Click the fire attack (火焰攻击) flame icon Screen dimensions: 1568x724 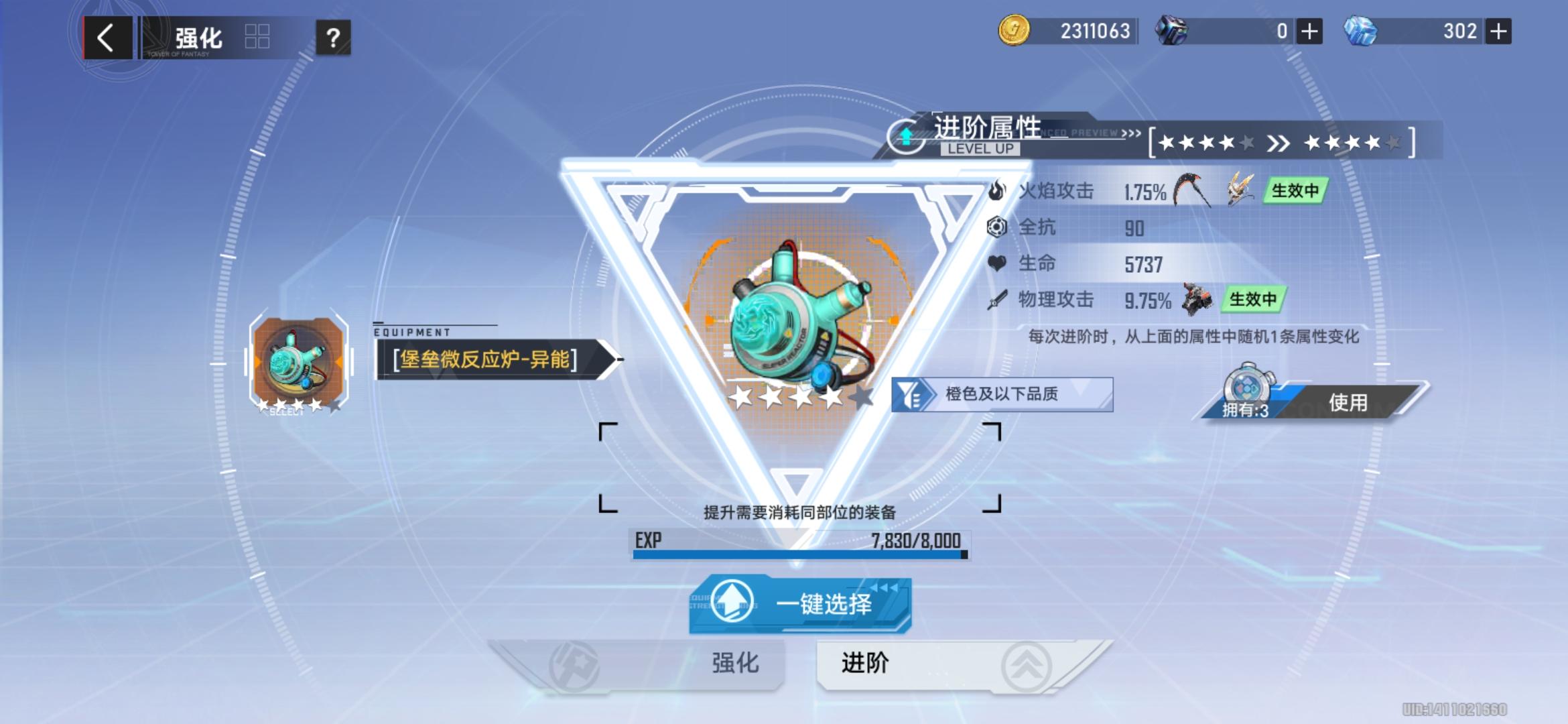click(998, 190)
